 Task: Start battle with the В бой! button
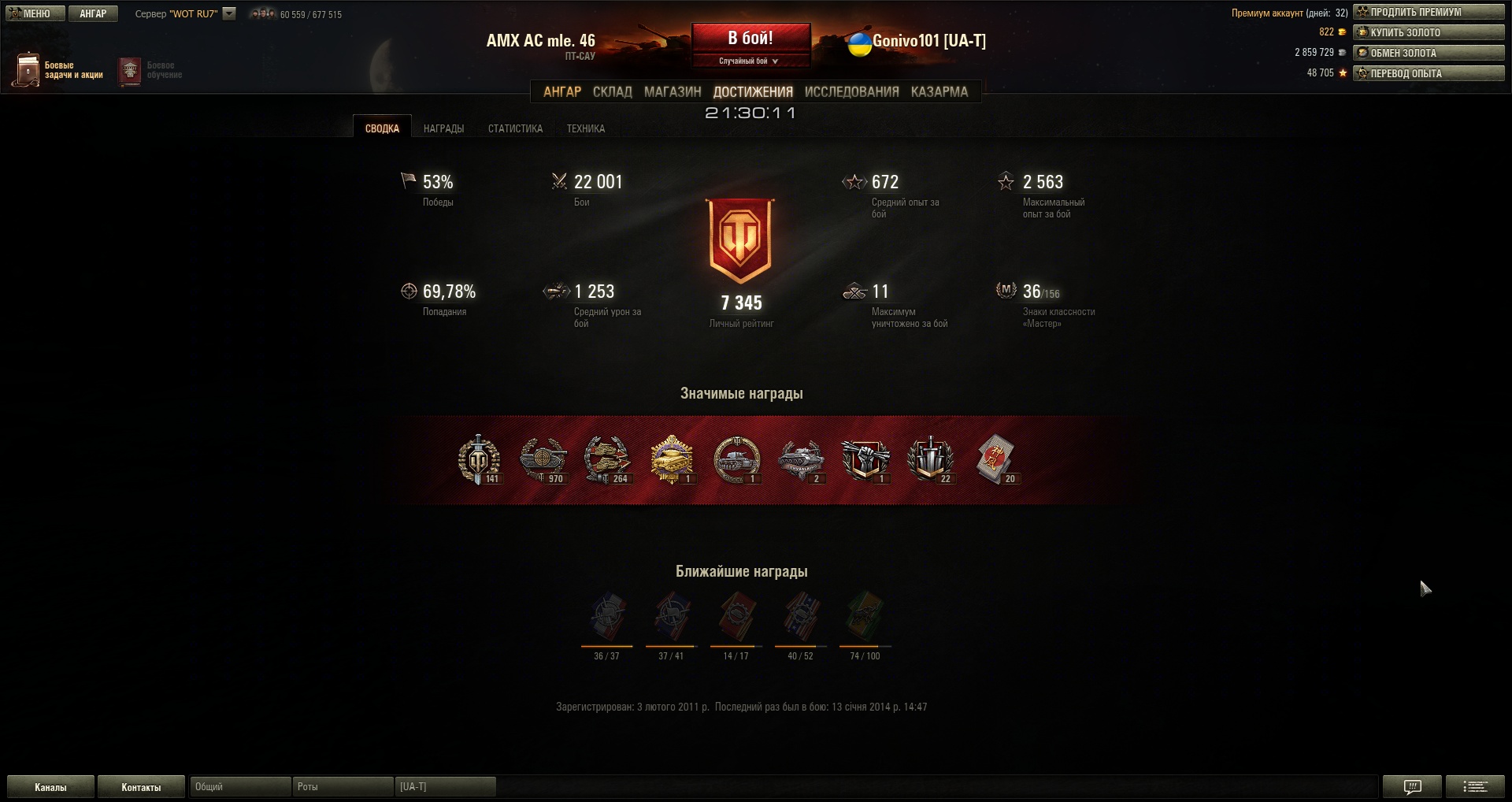[x=750, y=38]
